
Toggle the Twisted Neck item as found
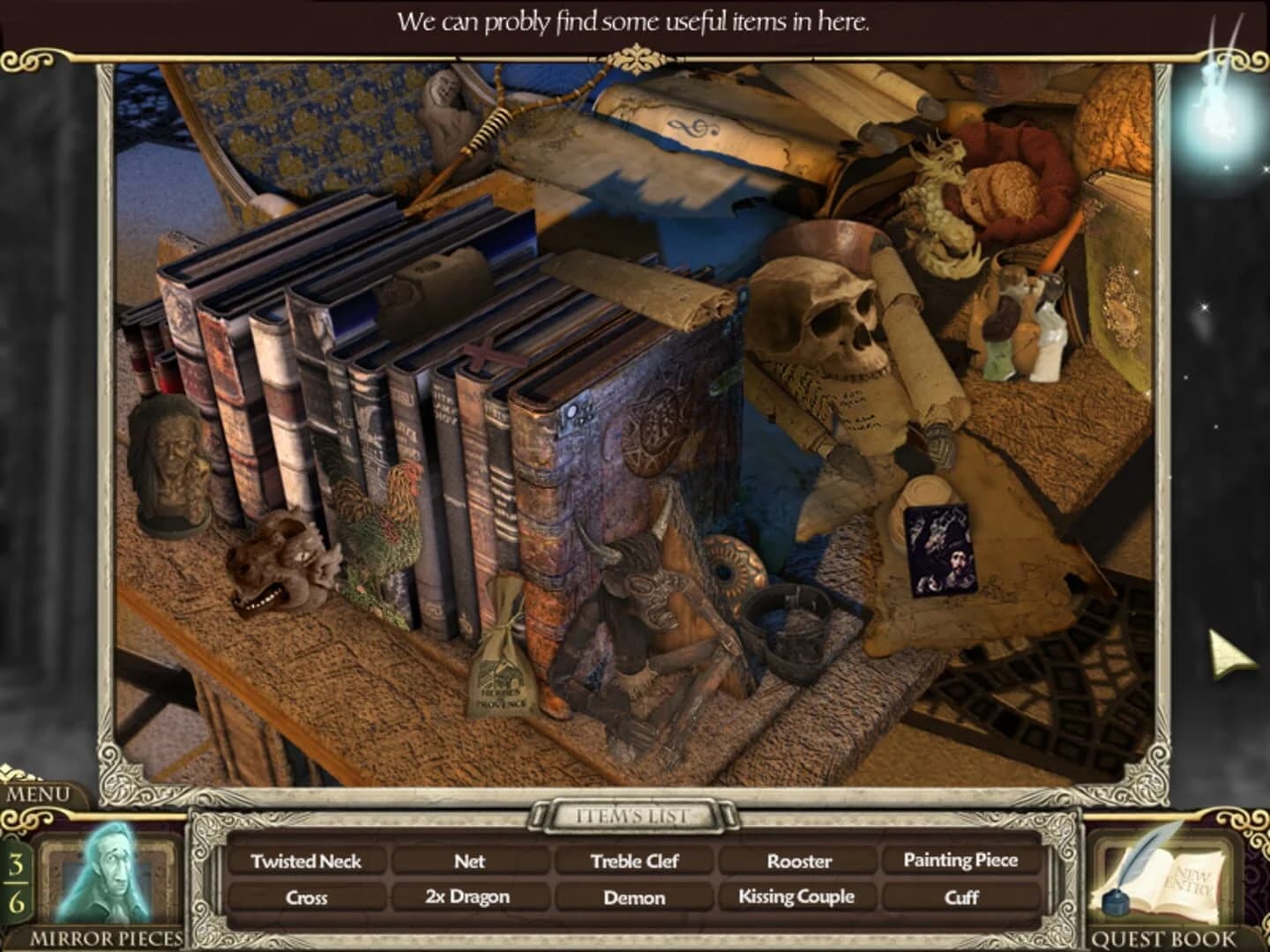click(x=310, y=861)
